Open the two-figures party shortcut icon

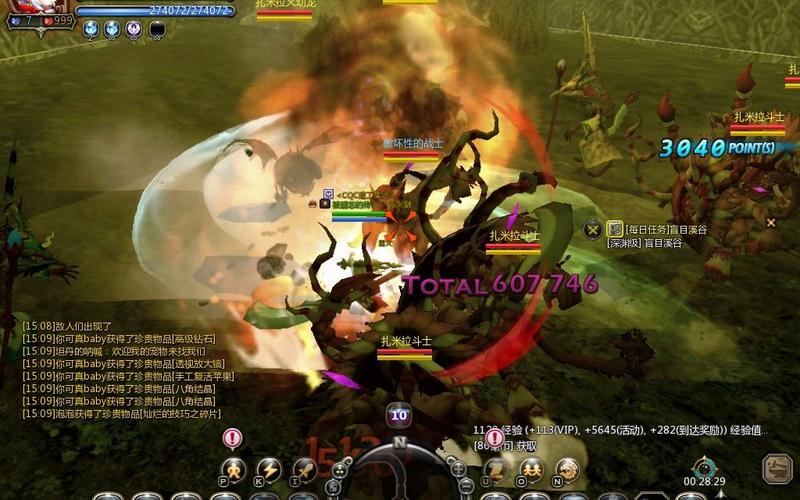click(x=531, y=468)
